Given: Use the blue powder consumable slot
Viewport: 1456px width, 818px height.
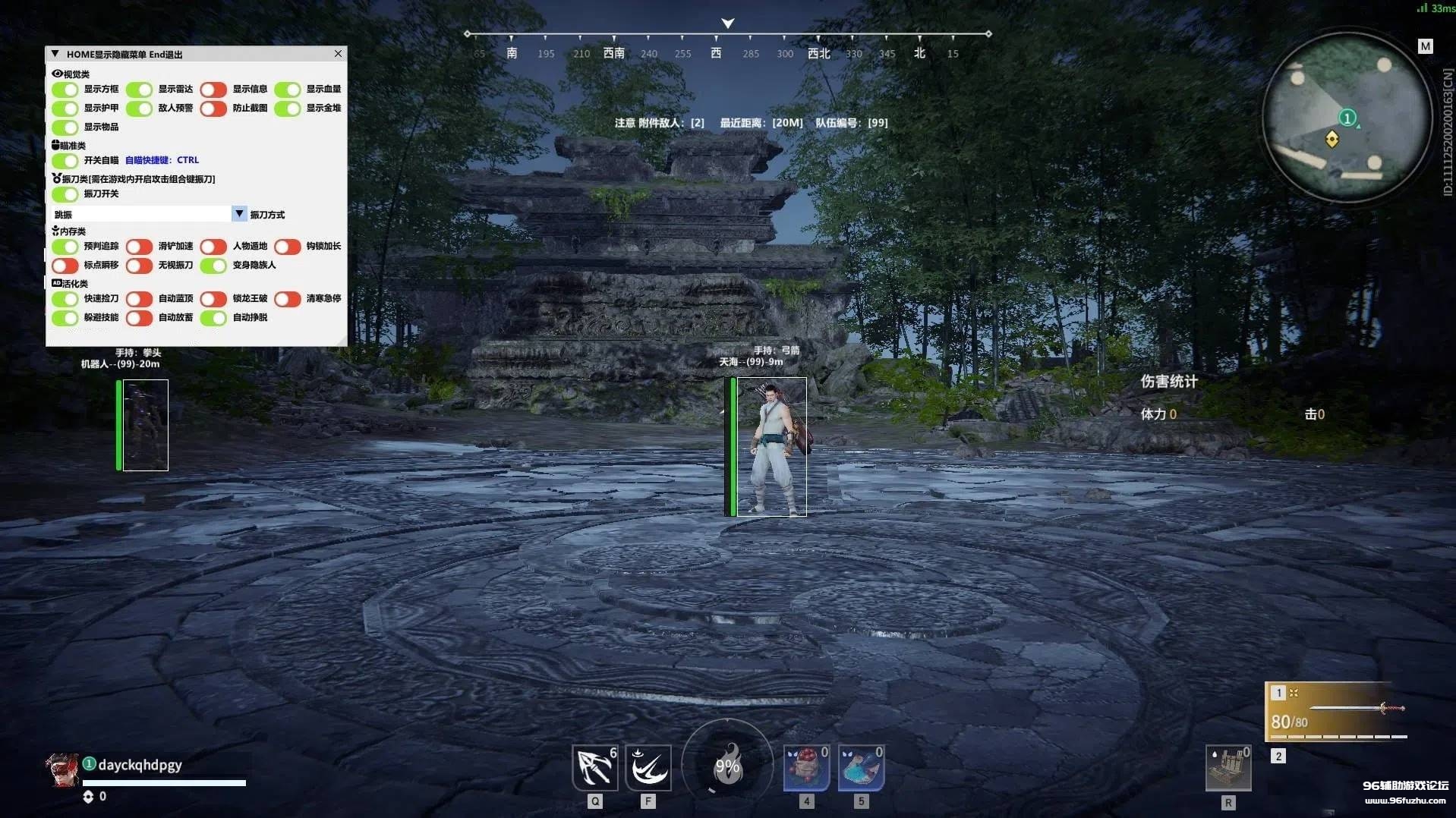Looking at the screenshot, I should pos(861,767).
